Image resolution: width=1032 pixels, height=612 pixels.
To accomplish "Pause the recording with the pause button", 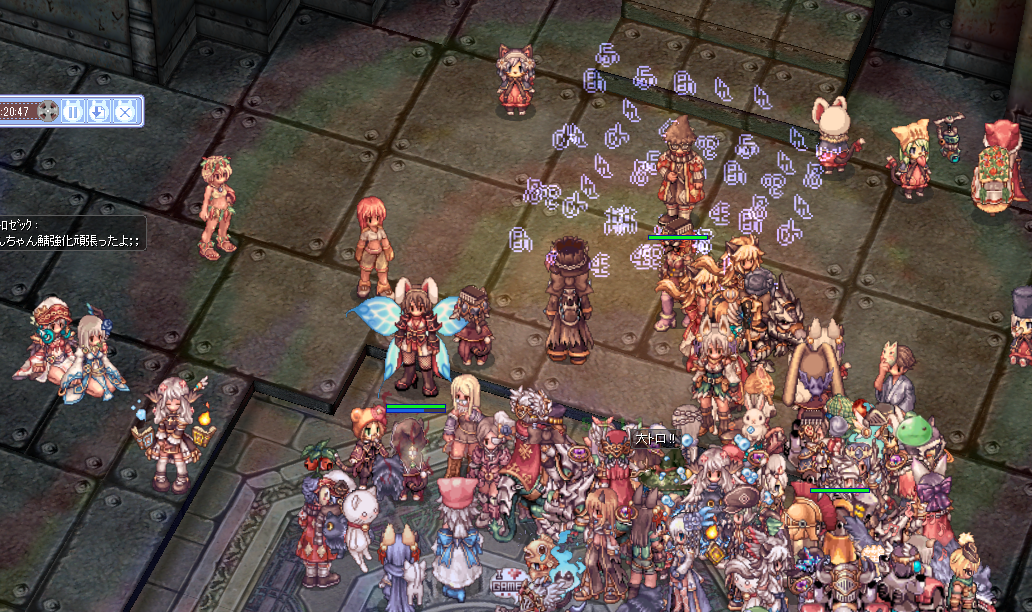I will tap(73, 111).
